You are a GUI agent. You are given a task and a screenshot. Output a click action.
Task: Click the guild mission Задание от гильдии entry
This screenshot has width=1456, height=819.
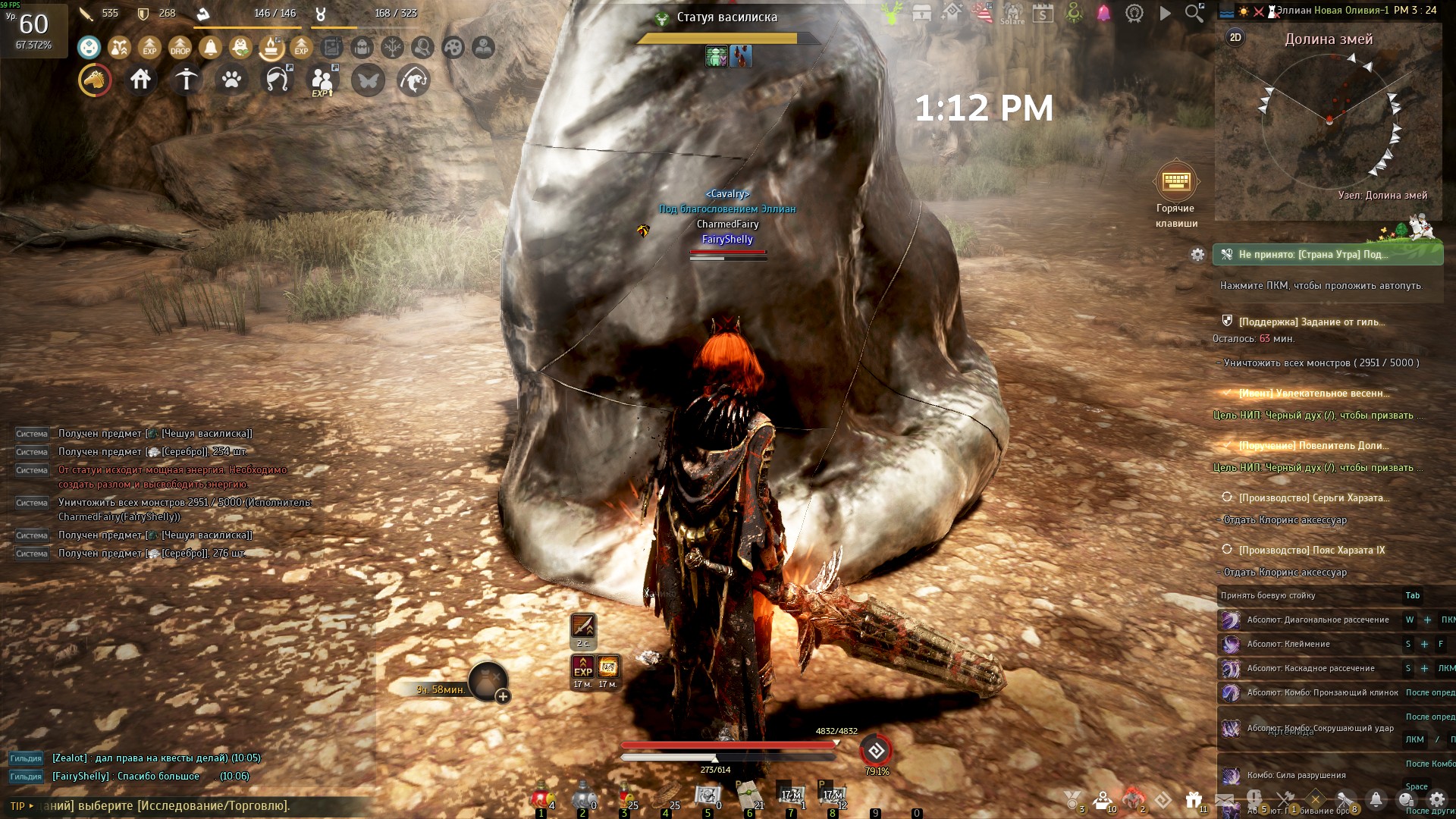[x=1311, y=322]
